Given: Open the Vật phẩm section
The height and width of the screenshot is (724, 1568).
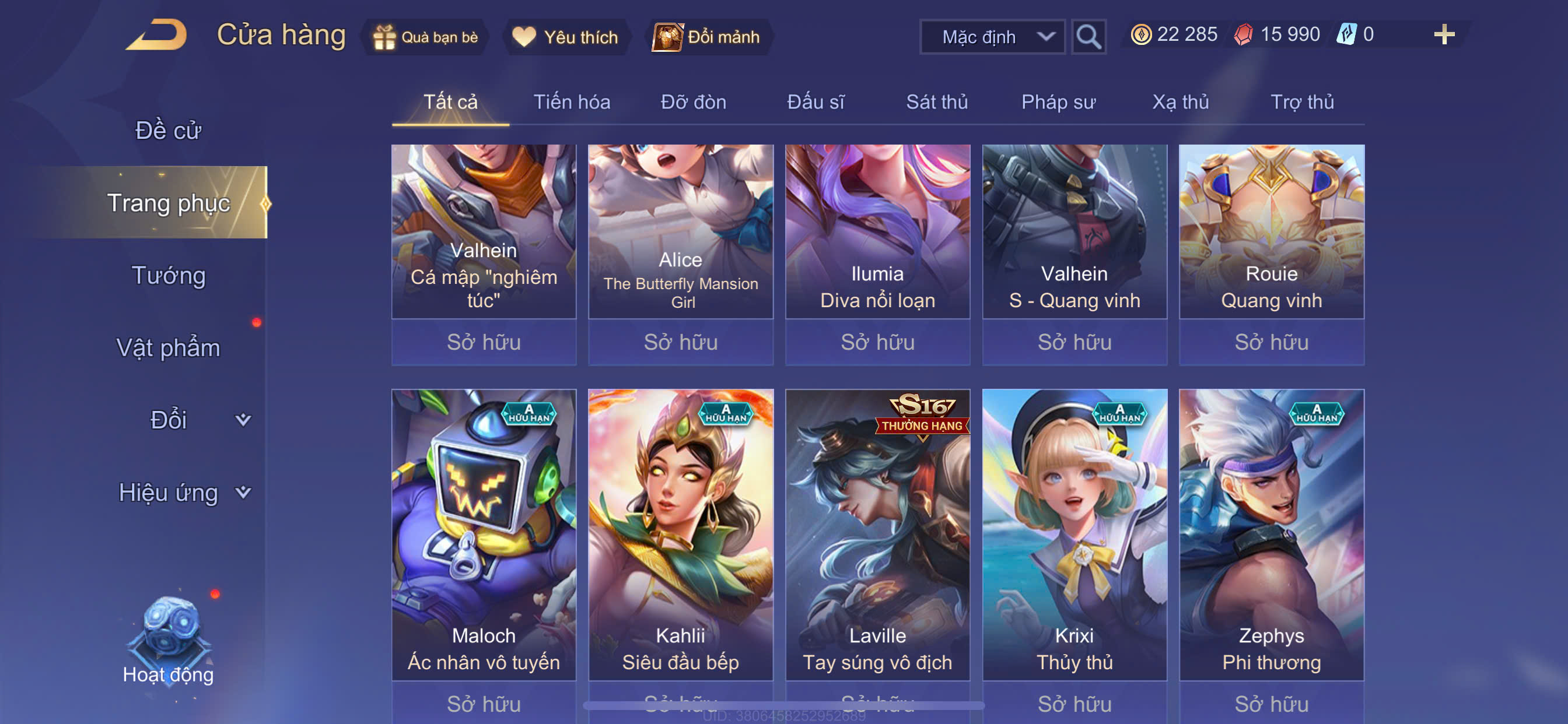Looking at the screenshot, I should point(168,347).
